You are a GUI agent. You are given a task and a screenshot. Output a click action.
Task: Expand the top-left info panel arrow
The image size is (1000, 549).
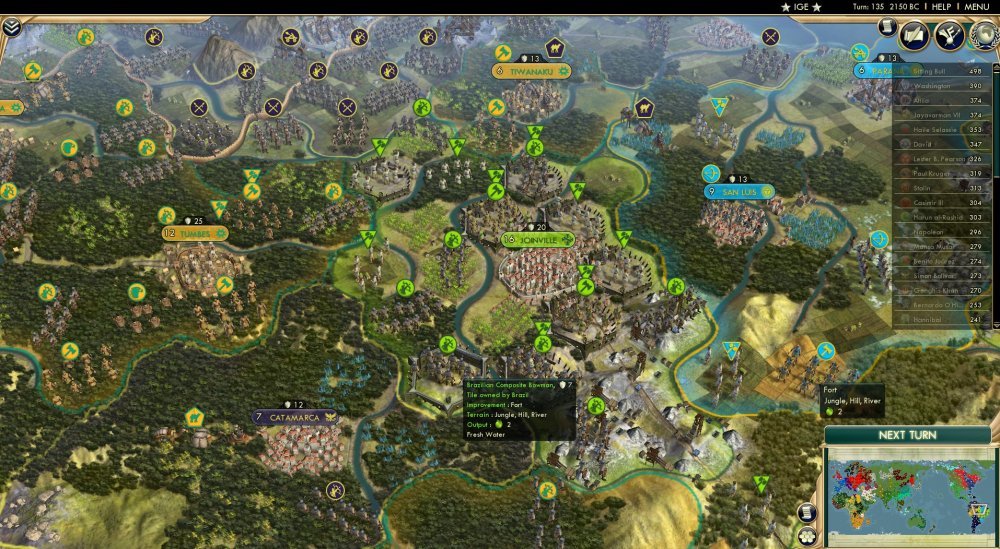coord(11,27)
